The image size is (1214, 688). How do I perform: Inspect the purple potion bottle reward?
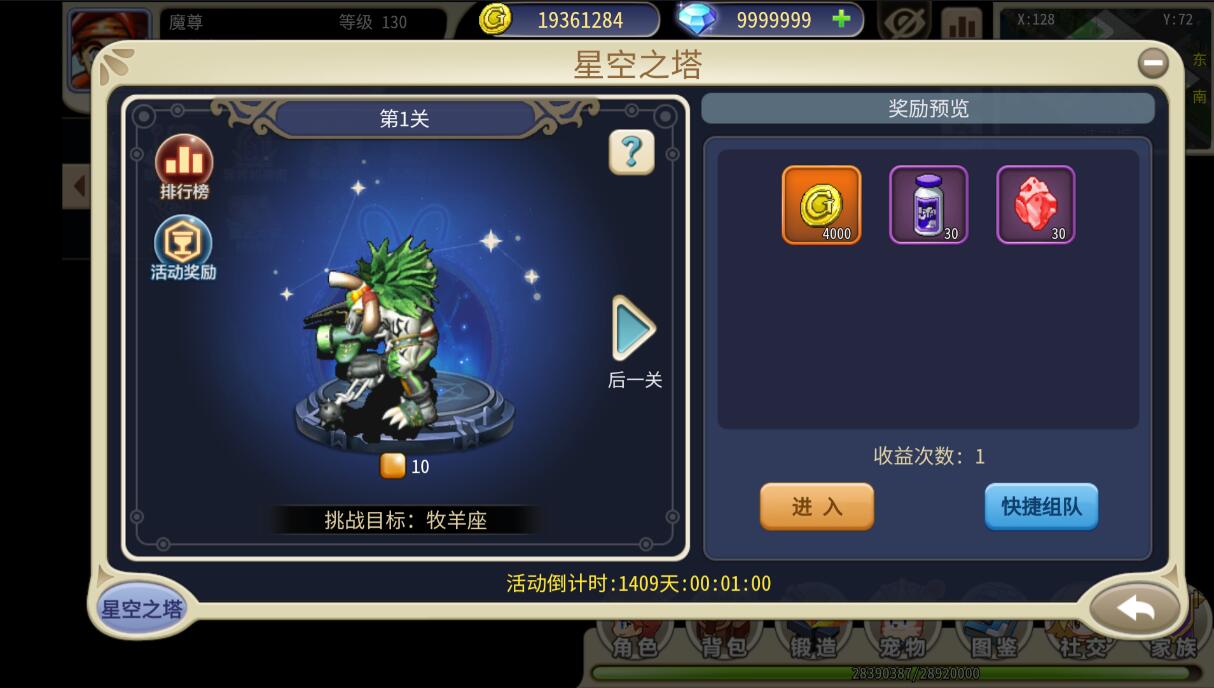click(928, 205)
